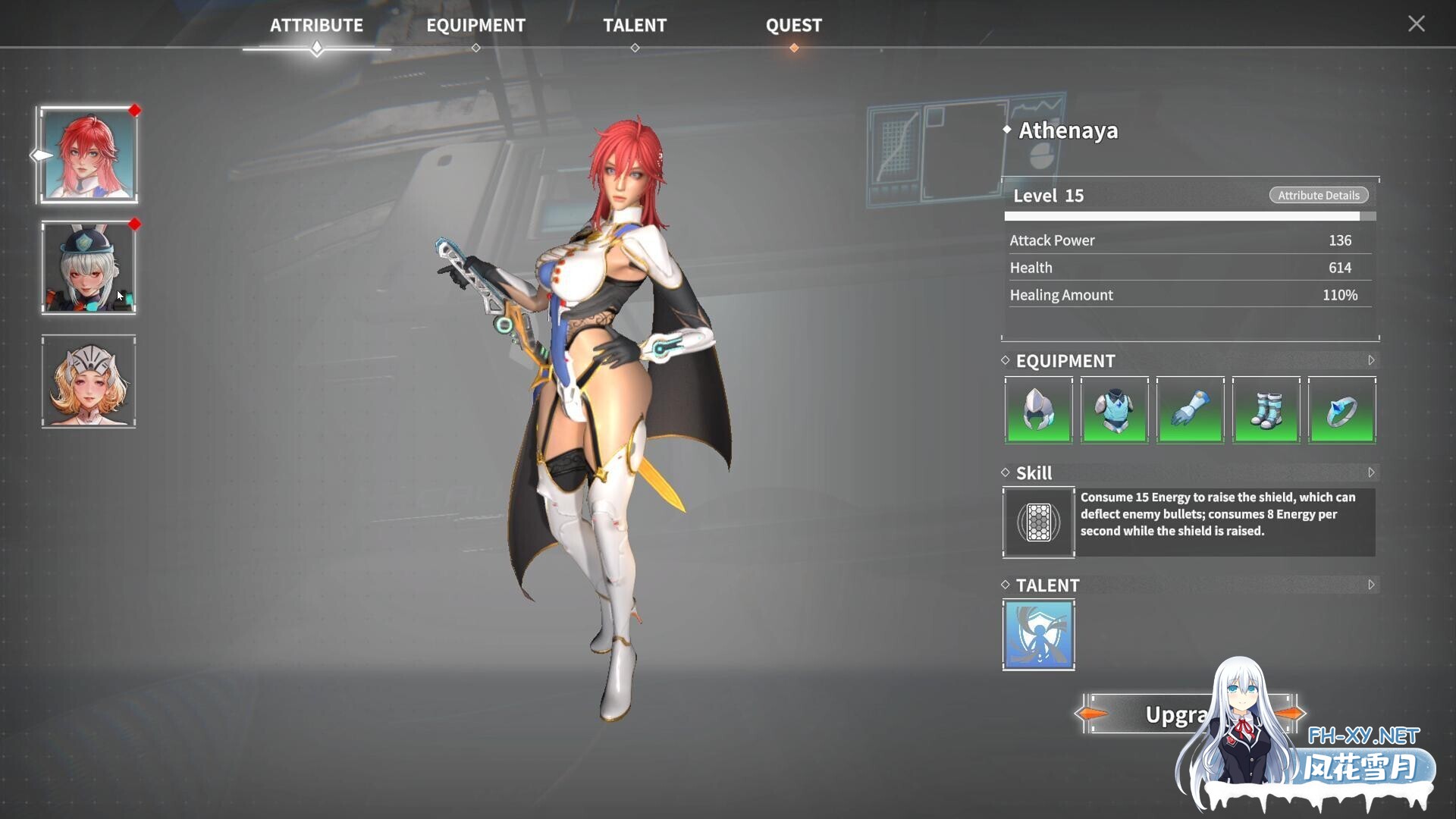Viewport: 1456px width, 819px height.
Task: Select the red-haired Athenaya portrait
Action: [x=89, y=155]
